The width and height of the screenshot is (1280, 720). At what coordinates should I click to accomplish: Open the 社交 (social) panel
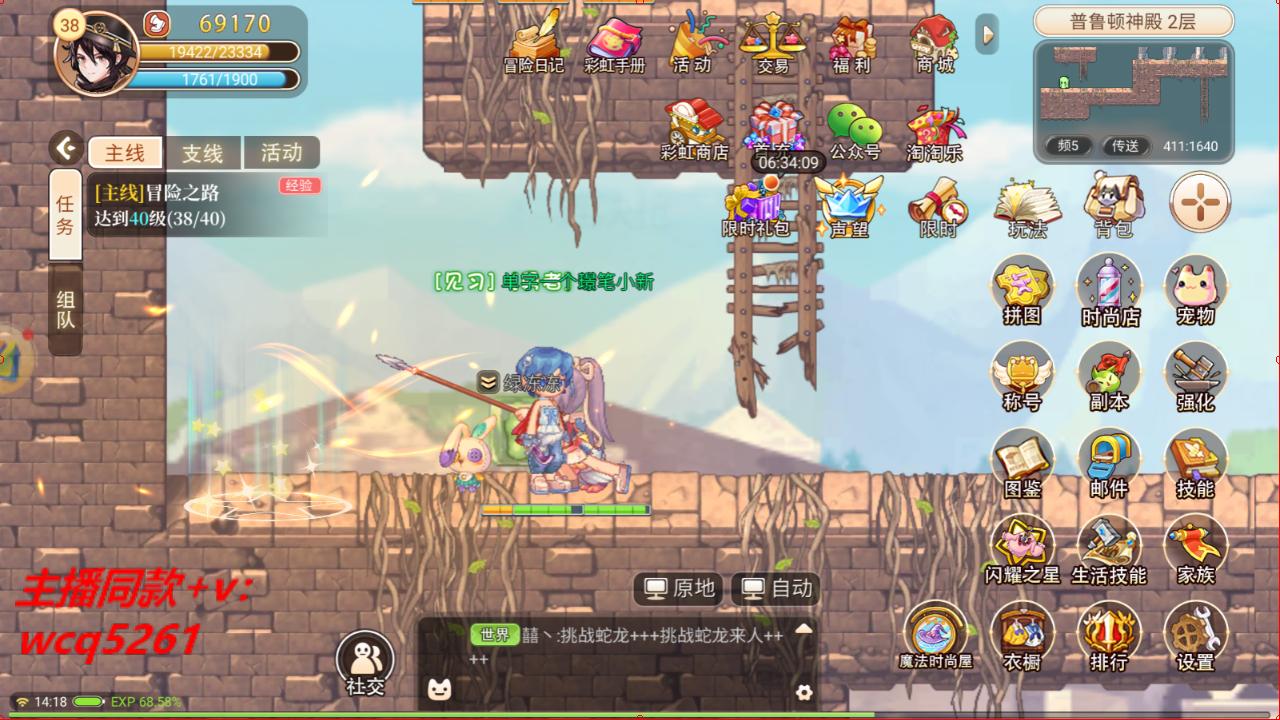pyautogui.click(x=367, y=660)
